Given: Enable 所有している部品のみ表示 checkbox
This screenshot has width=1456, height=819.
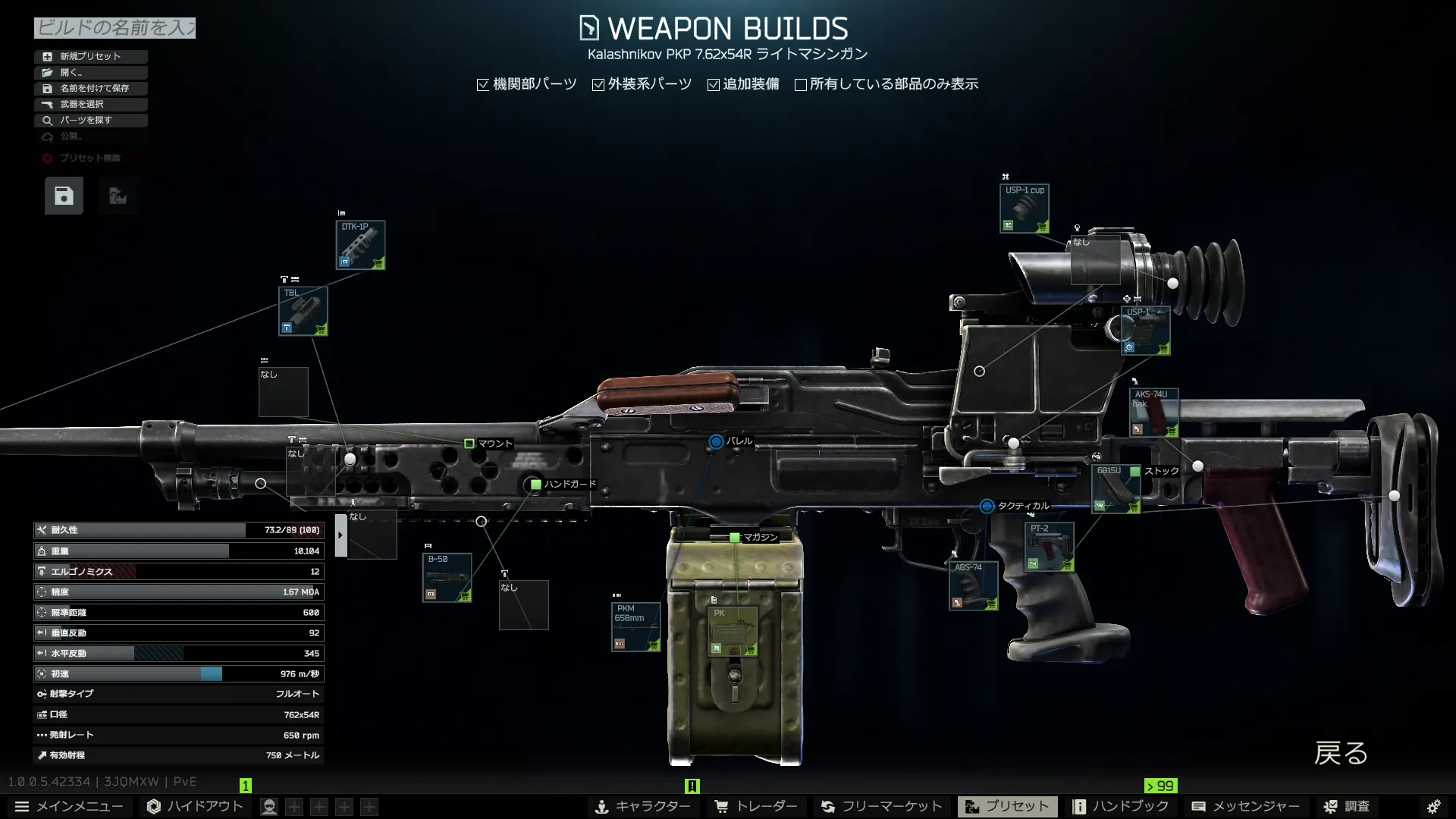Looking at the screenshot, I should point(801,85).
